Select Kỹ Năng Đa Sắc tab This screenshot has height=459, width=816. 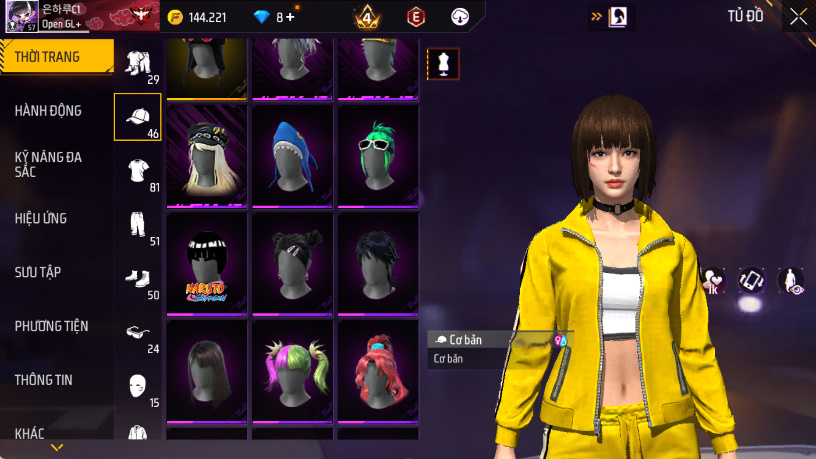pos(50,165)
